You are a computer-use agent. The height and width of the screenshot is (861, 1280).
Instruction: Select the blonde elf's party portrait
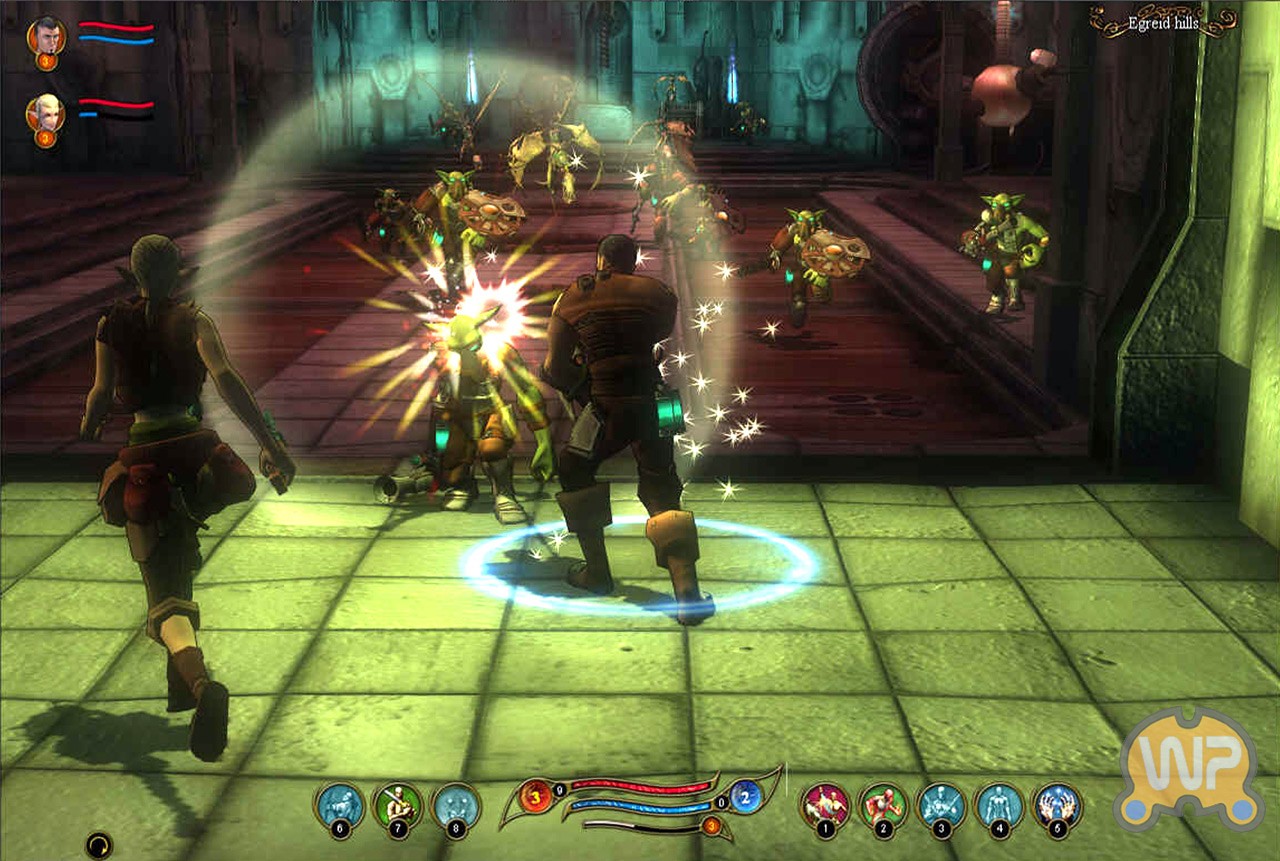[46, 114]
